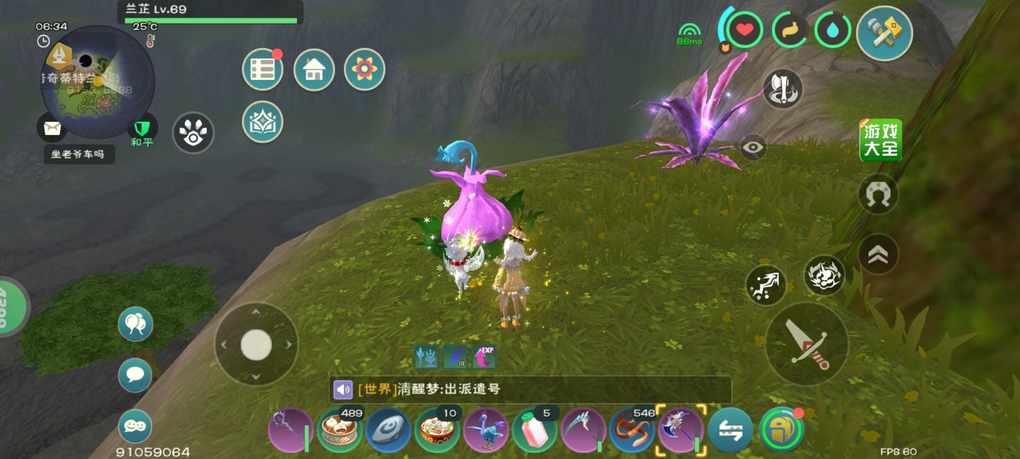The image size is (1020, 459).
Task: Select the steamed buns food slot (489)
Action: pos(338,431)
